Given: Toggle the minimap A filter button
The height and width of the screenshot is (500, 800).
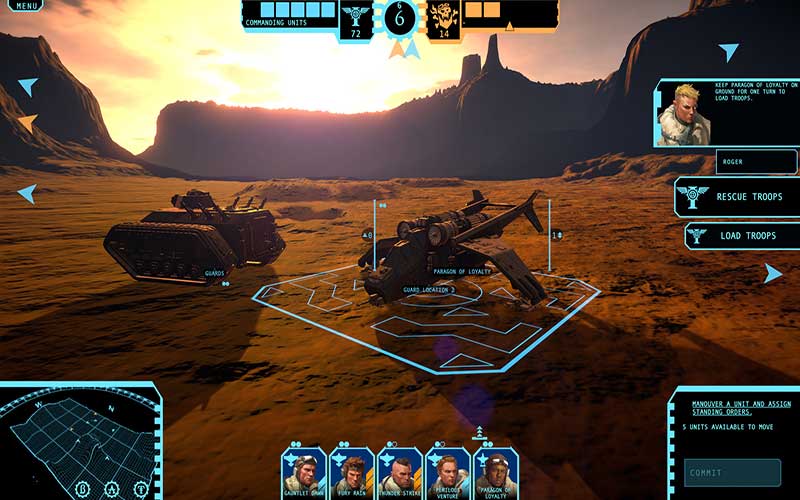Looking at the screenshot, I should coord(112,490).
